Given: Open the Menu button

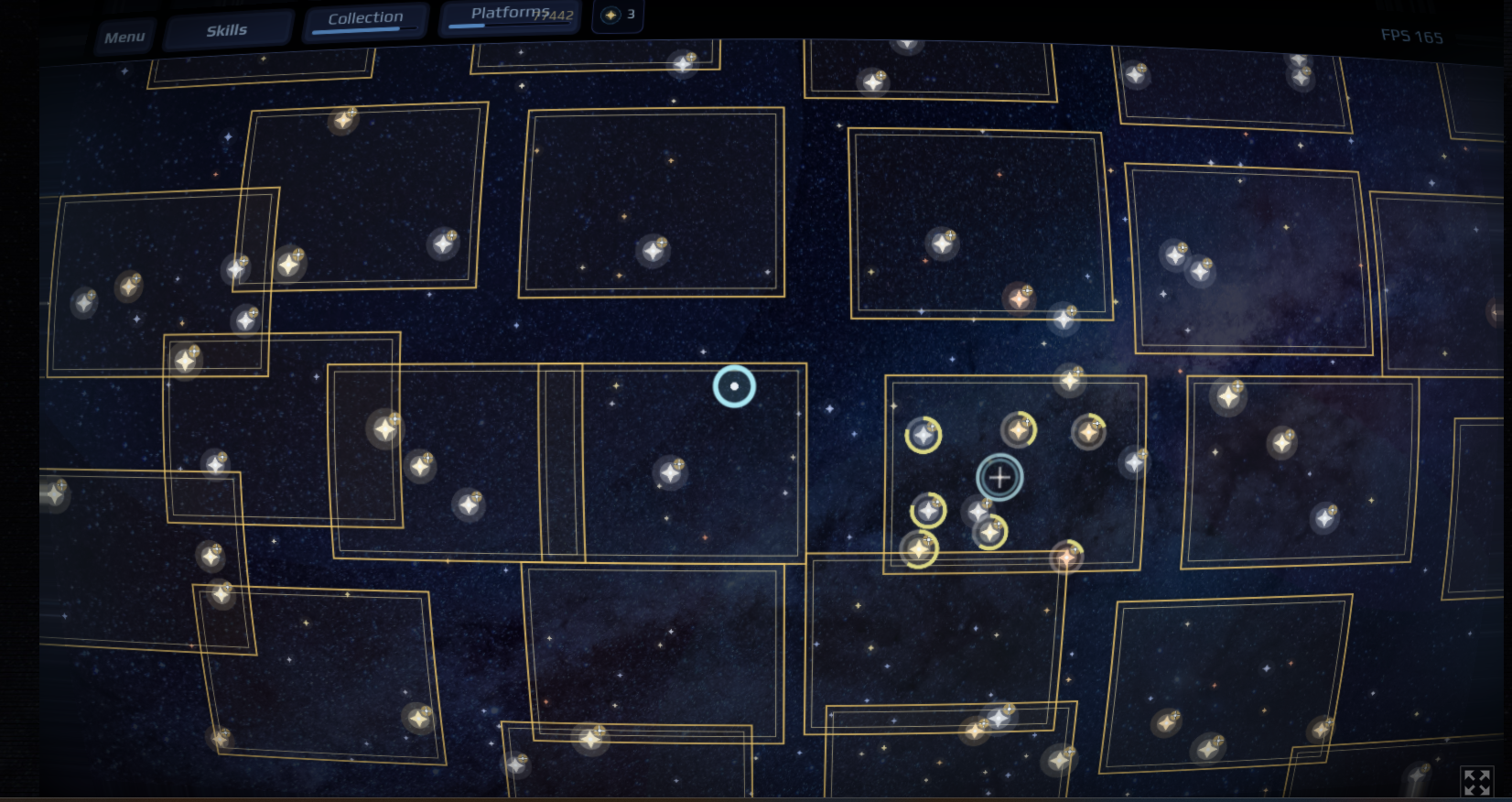Looking at the screenshot, I should point(124,38).
